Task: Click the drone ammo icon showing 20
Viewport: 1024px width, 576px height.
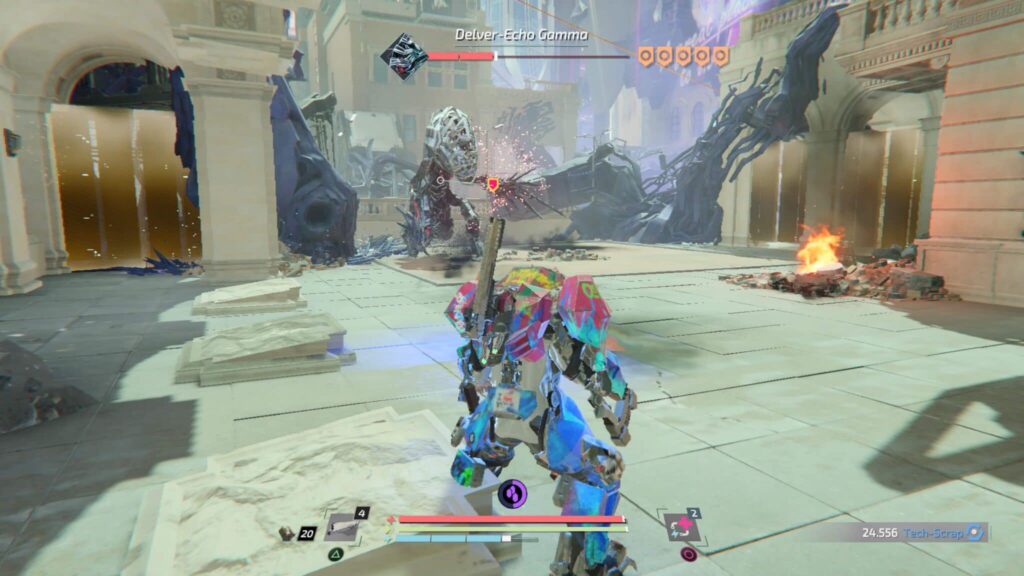Action: click(x=286, y=533)
